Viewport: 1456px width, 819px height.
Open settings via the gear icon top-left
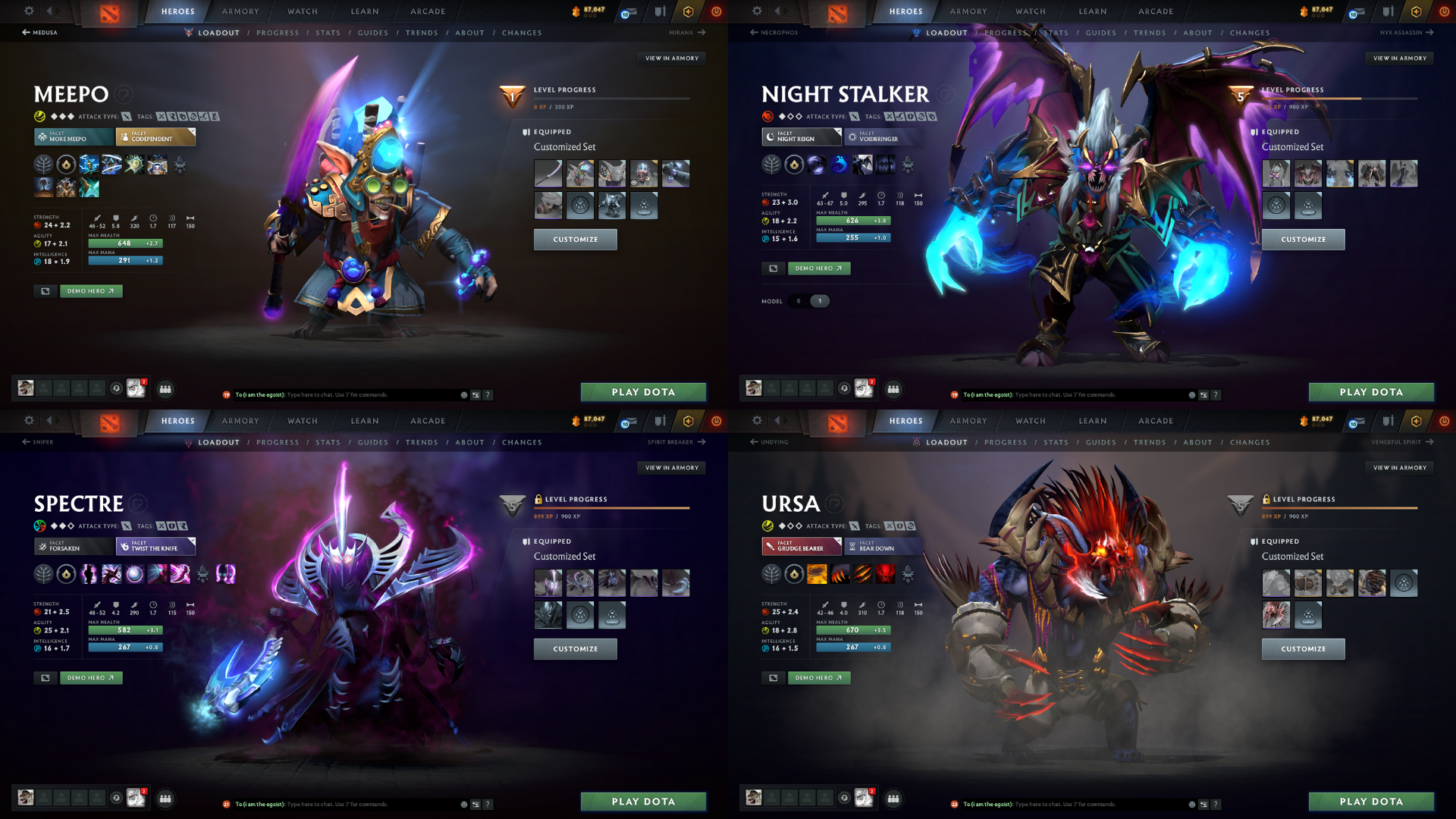pos(28,11)
